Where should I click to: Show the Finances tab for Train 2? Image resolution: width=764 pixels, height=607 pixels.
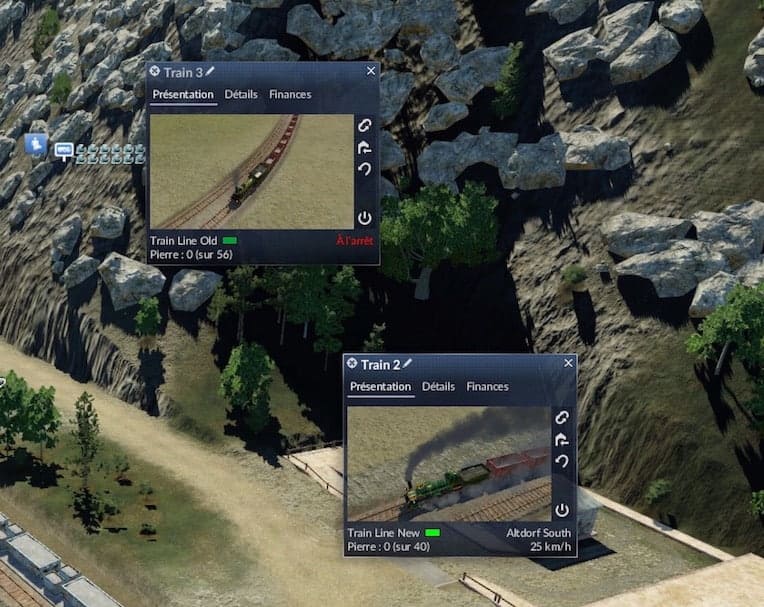click(x=487, y=387)
